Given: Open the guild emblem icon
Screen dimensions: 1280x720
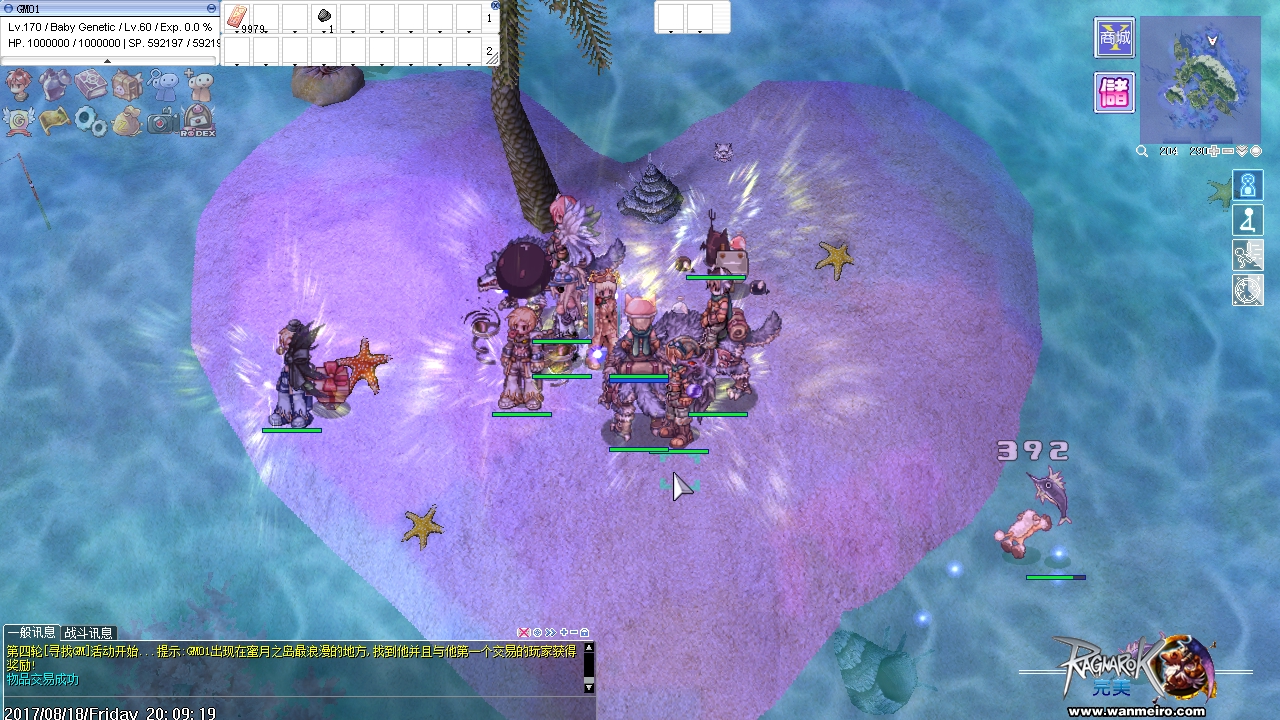Looking at the screenshot, I should [19, 121].
